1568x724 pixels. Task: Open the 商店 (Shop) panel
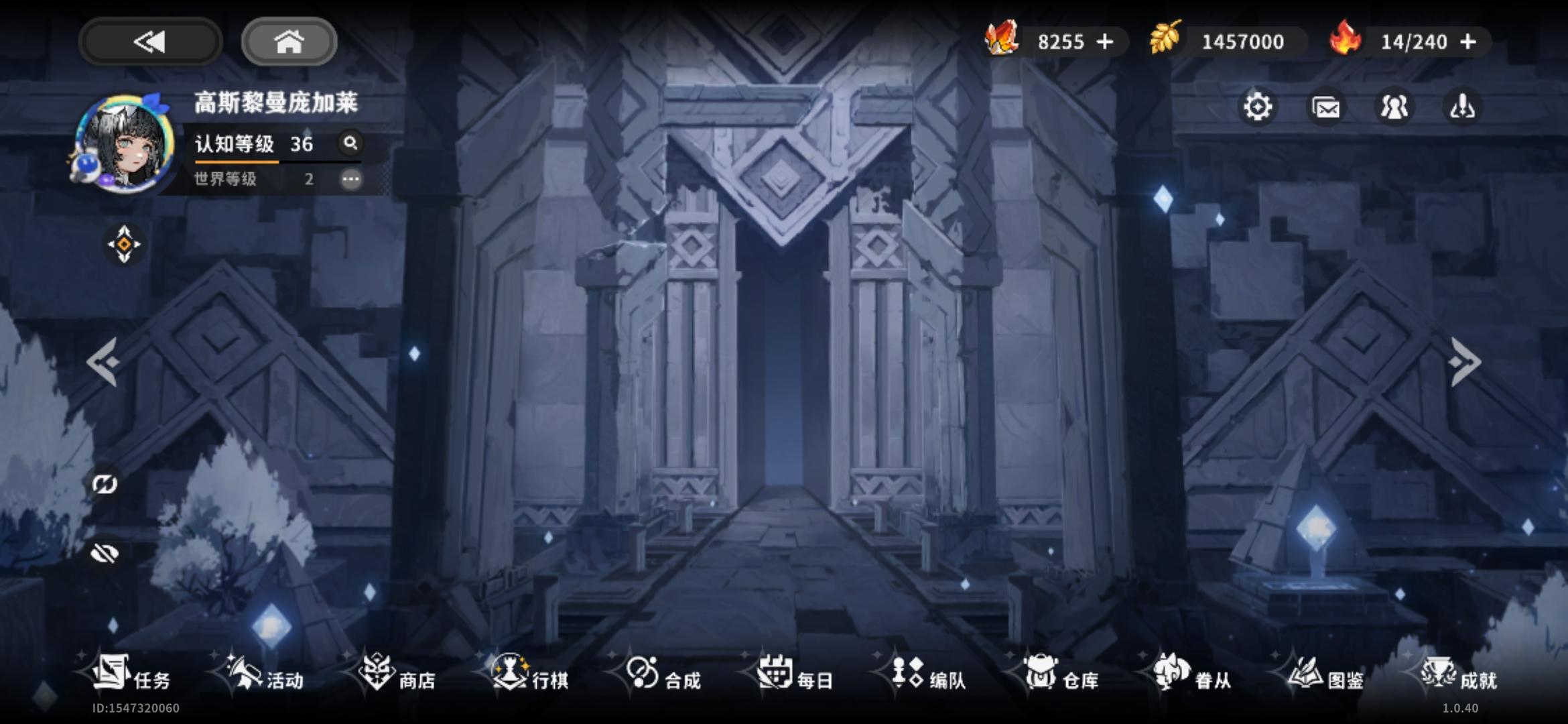(398, 679)
